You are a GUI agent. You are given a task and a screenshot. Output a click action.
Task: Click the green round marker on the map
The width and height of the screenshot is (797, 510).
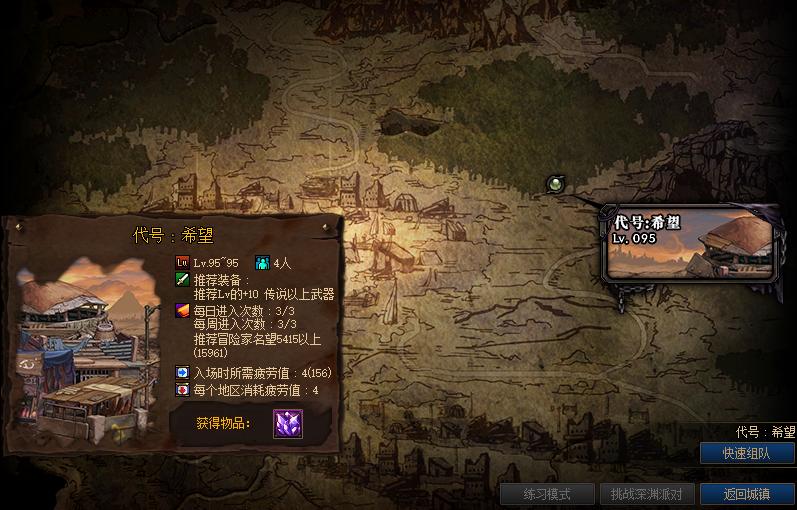[556, 183]
